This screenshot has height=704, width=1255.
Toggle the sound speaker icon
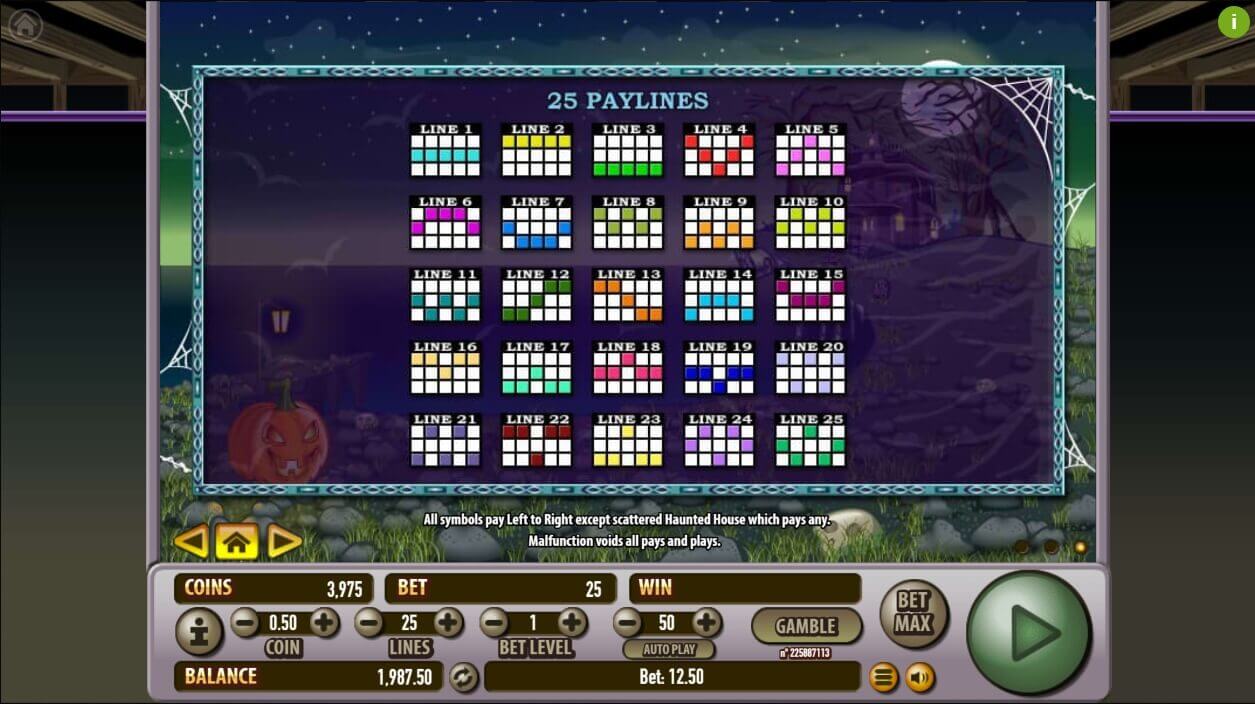coord(920,678)
